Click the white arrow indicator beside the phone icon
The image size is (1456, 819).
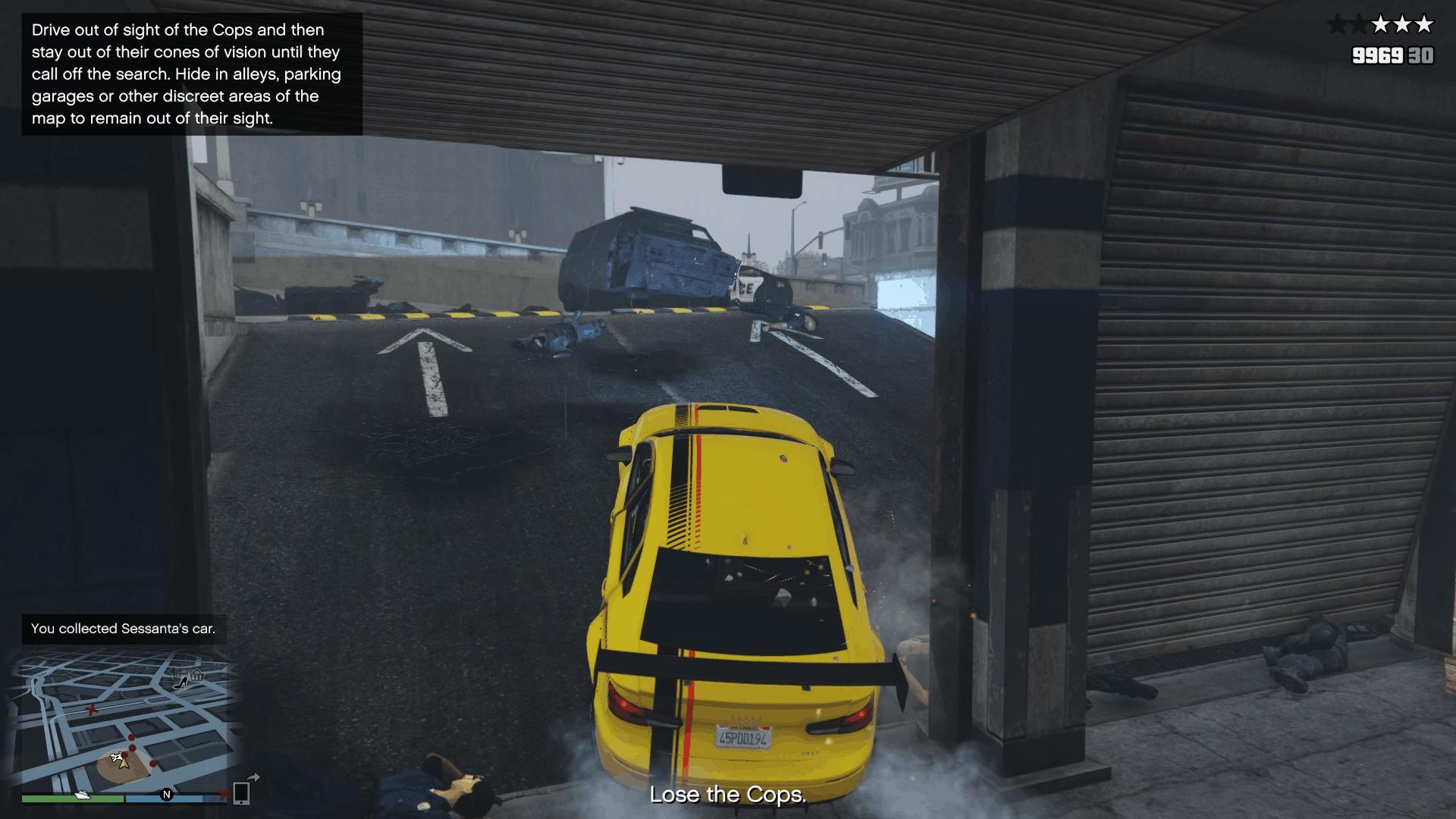254,779
